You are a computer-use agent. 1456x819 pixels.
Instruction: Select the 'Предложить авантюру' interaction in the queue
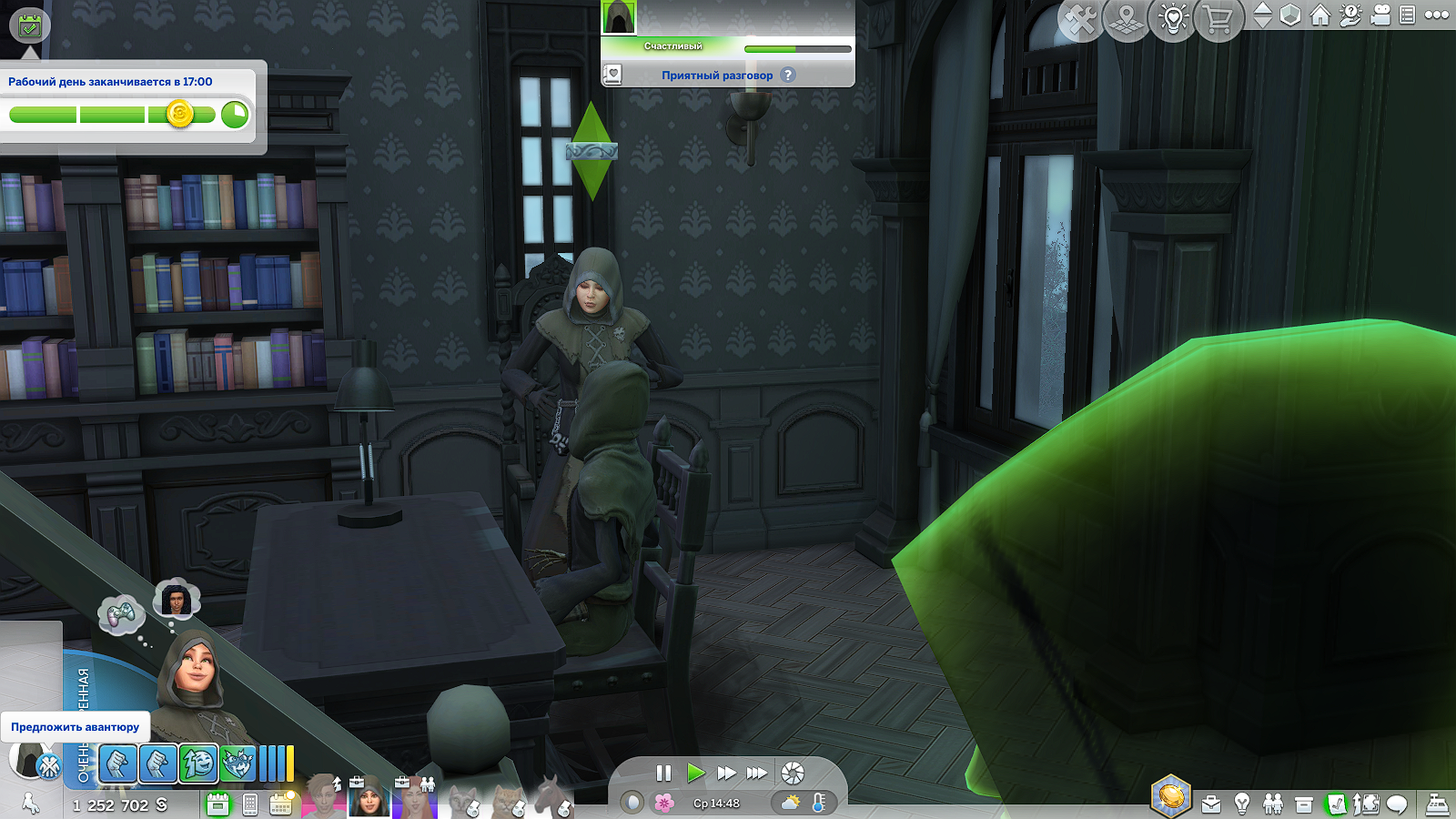(x=75, y=727)
